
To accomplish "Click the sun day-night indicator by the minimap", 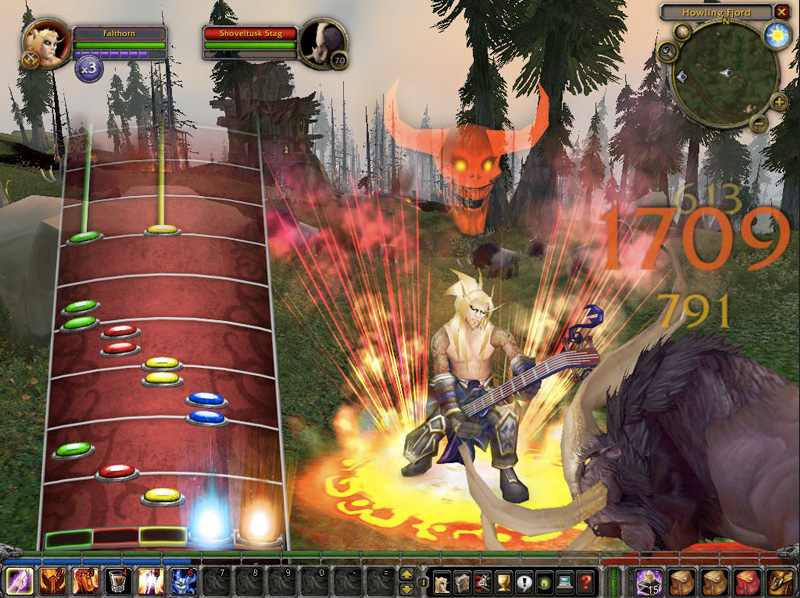I will click(x=776, y=37).
